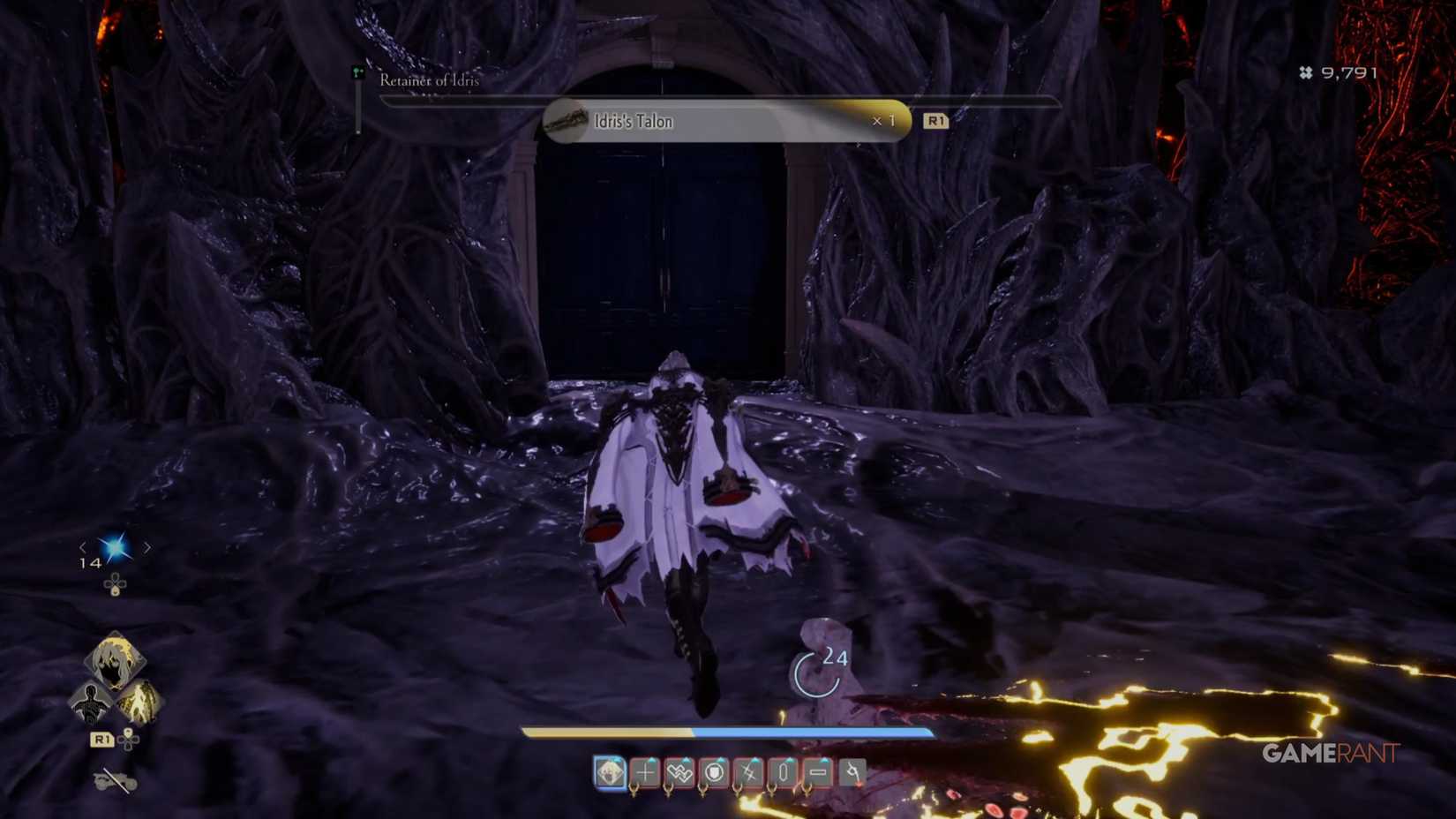Click the left arrow to cycle consumable items
Screen dimensions: 1456x819
pos(84,547)
